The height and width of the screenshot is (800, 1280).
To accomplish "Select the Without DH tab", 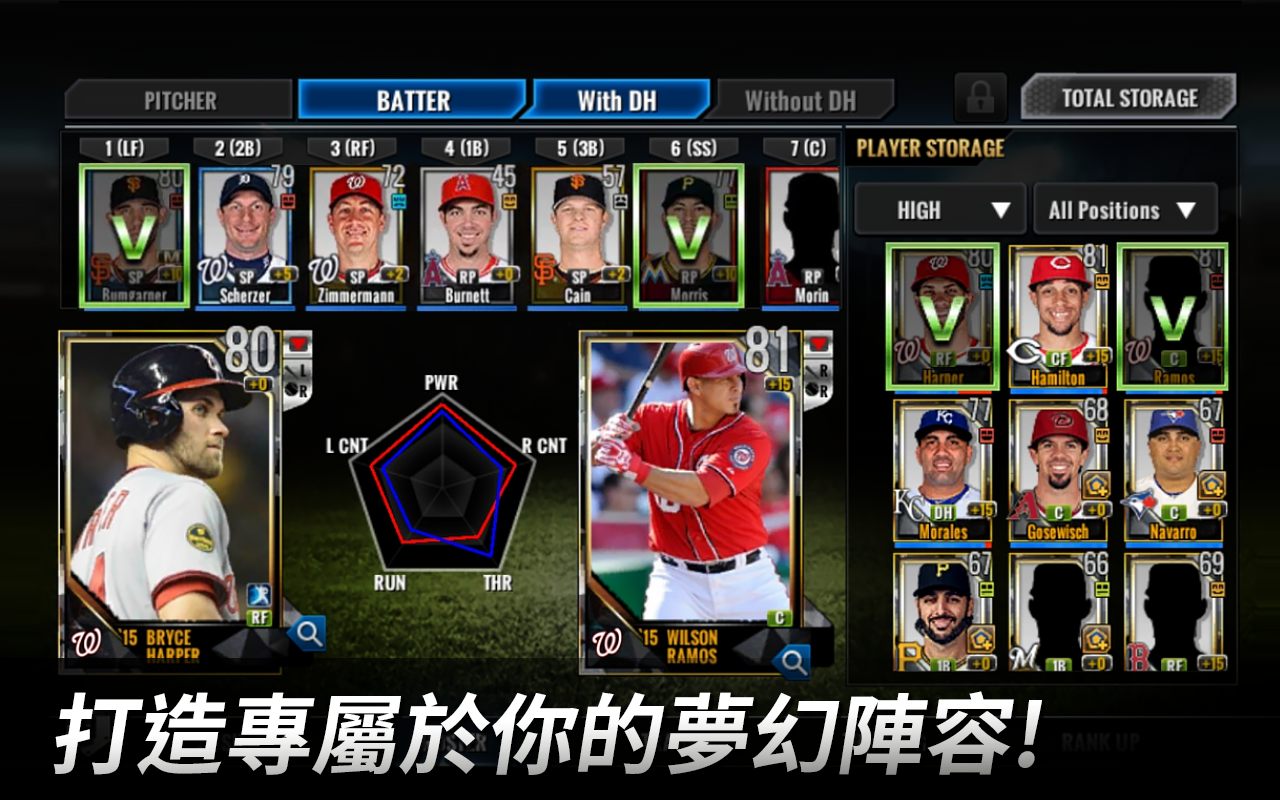I will click(800, 98).
